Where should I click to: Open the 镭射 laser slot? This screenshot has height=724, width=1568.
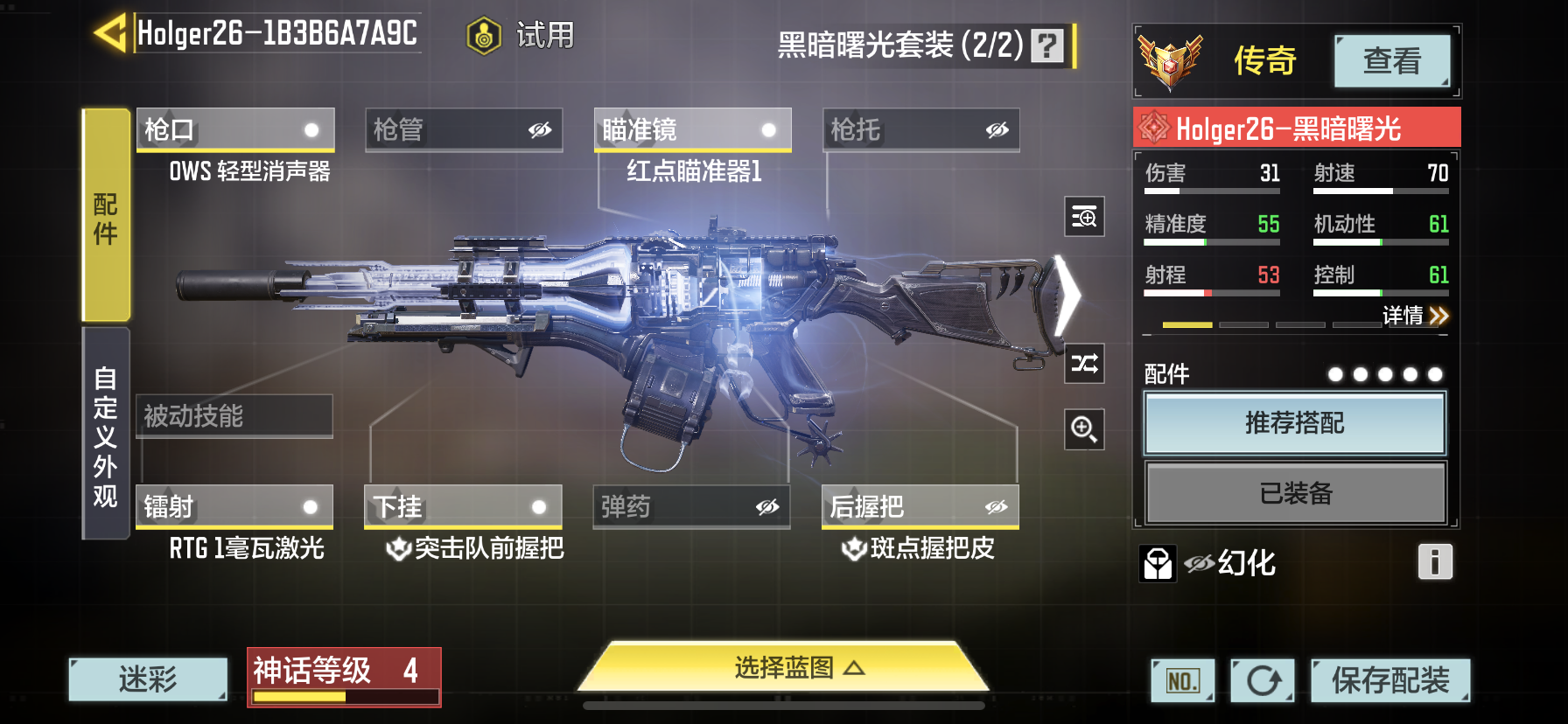coord(234,507)
